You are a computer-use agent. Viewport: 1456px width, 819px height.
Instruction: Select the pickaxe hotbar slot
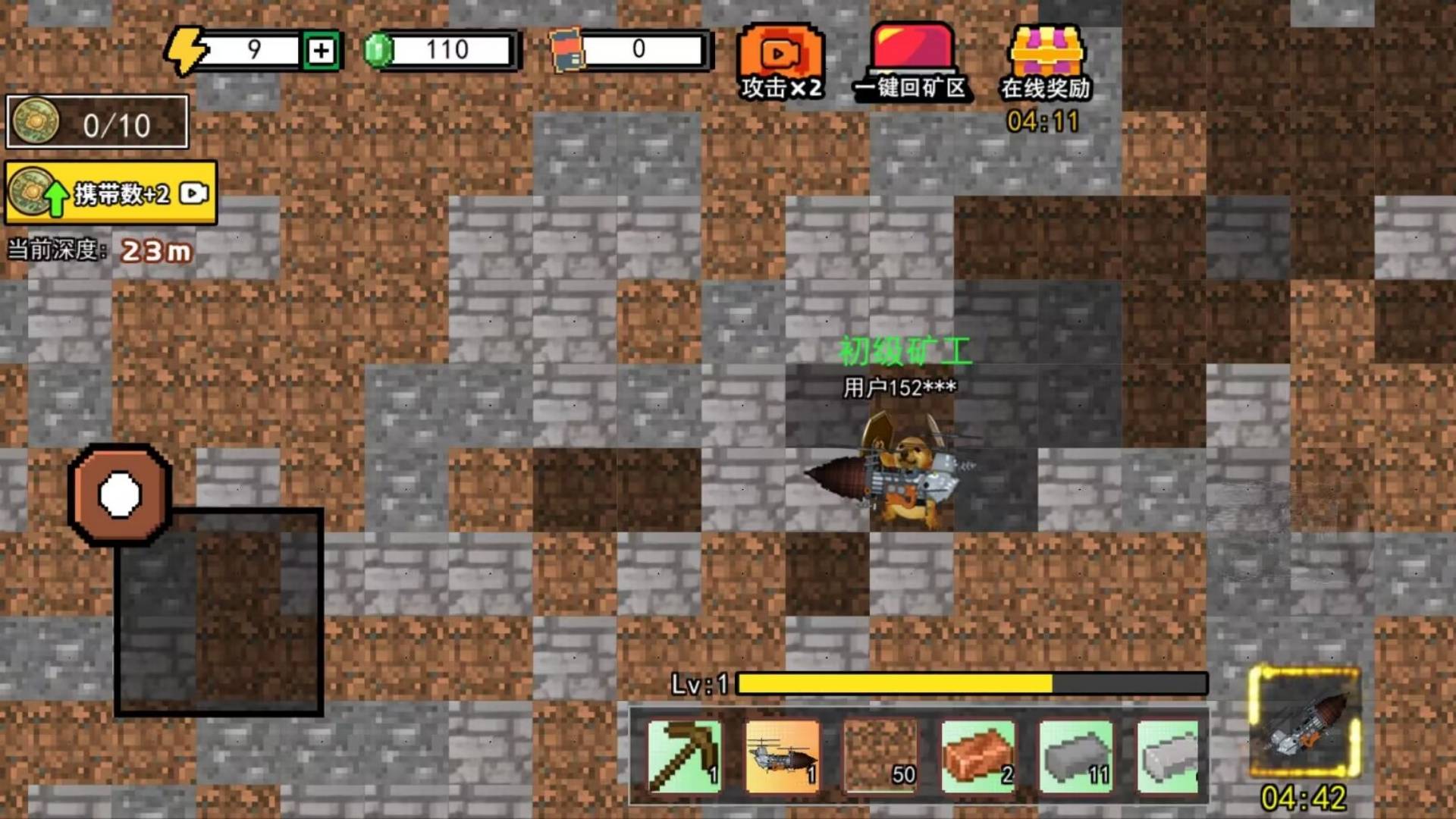click(684, 756)
